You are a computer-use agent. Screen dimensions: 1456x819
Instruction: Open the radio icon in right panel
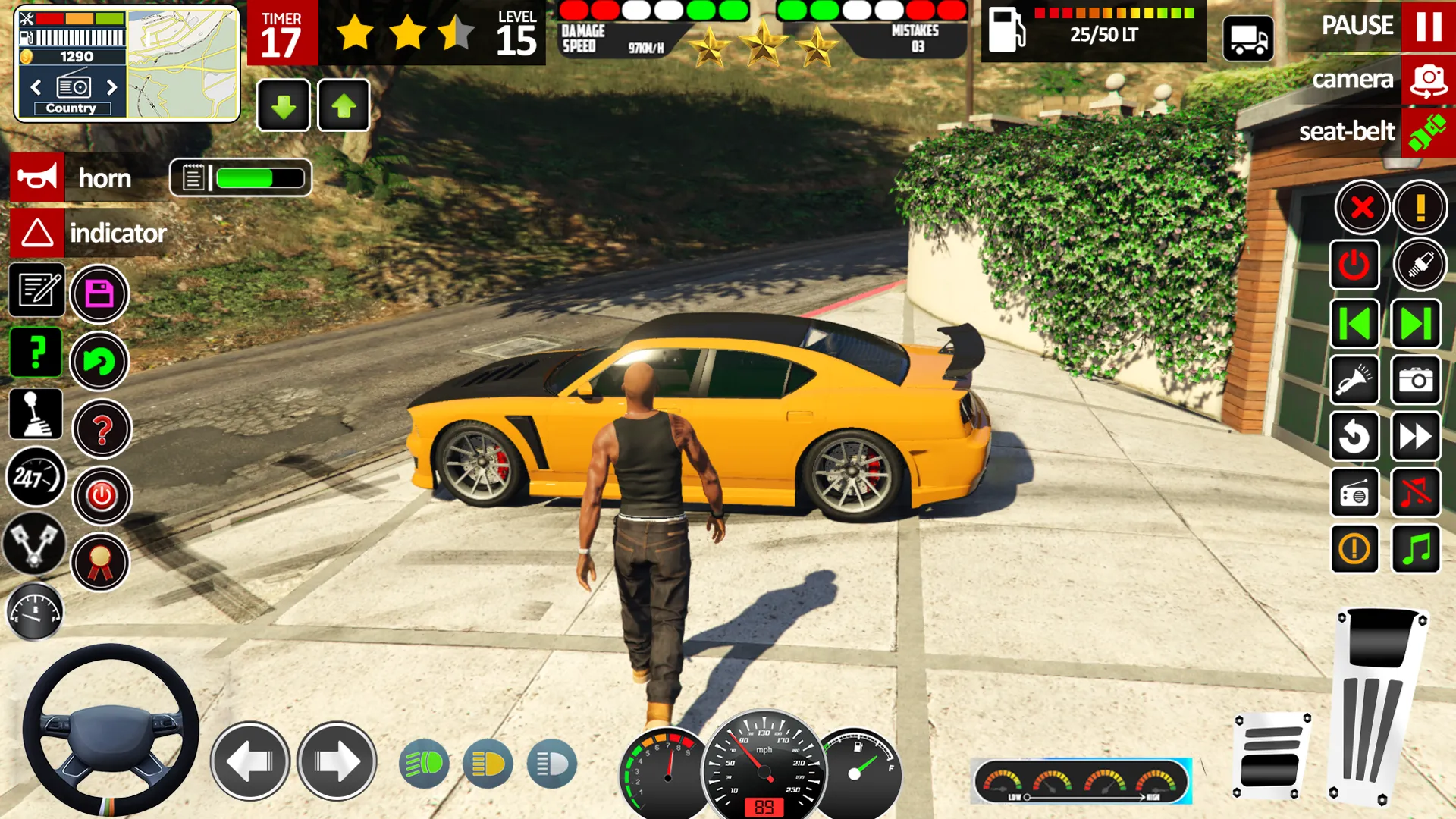pos(1354,494)
